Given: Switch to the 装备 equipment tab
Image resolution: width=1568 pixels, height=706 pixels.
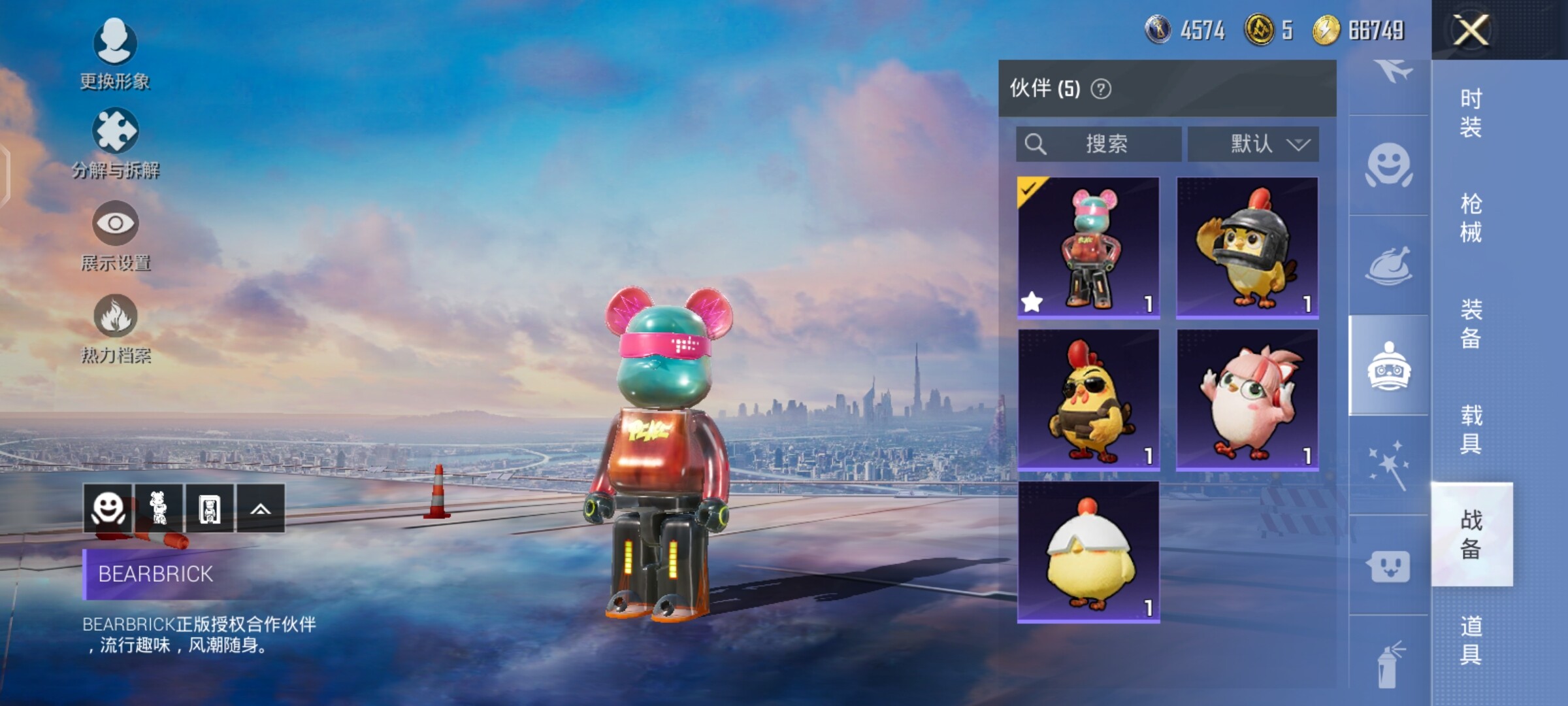Looking at the screenshot, I should [x=1471, y=323].
